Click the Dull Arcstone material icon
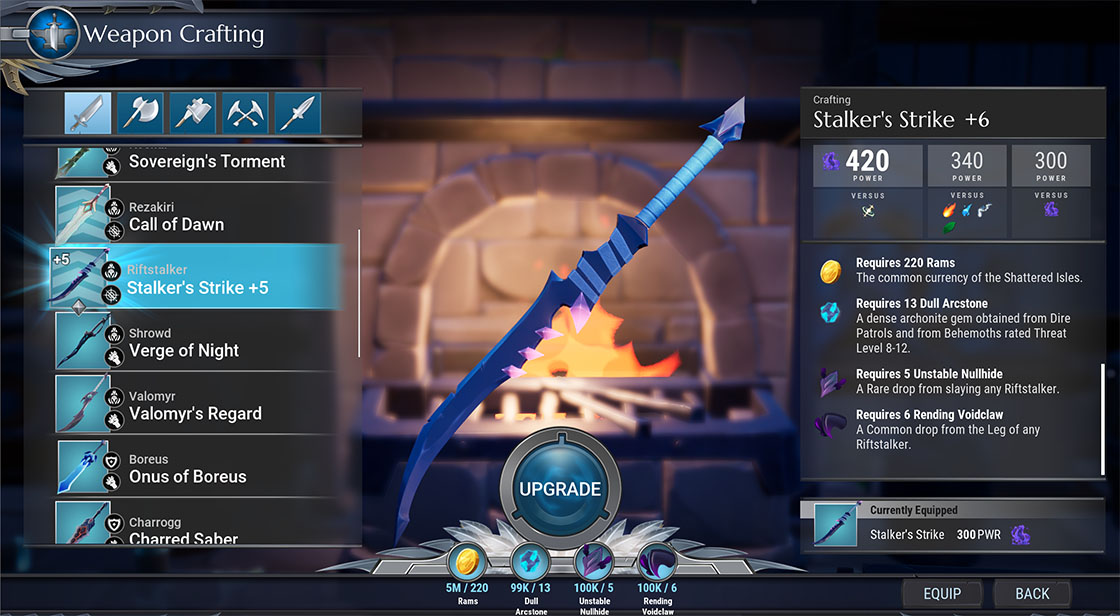This screenshot has width=1120, height=616. point(530,562)
